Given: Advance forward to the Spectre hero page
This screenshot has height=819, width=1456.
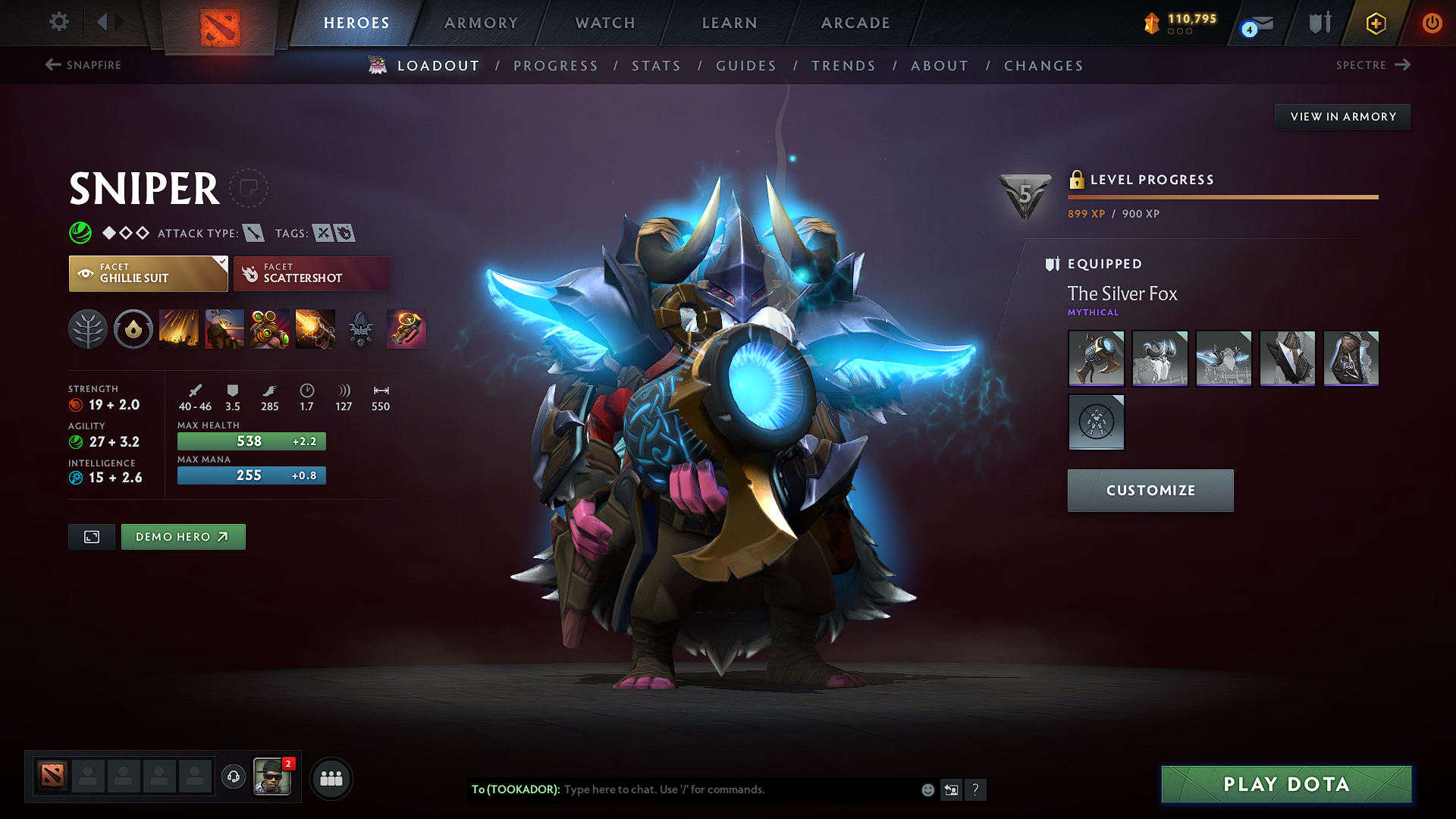Looking at the screenshot, I should point(1373,65).
